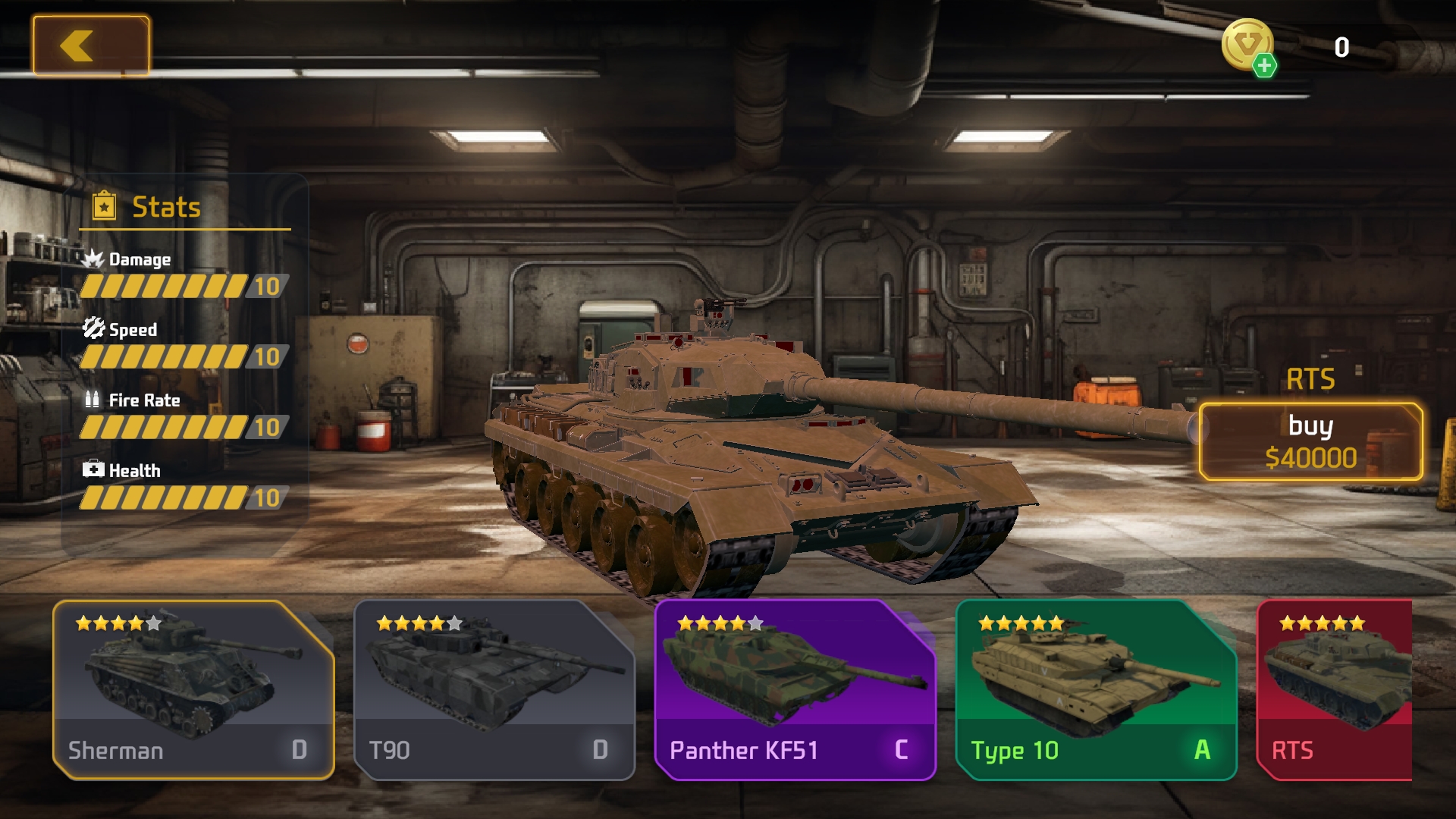Viewport: 1456px width, 819px height.
Task: Choose the red RTS tank card
Action: pos(1336,689)
